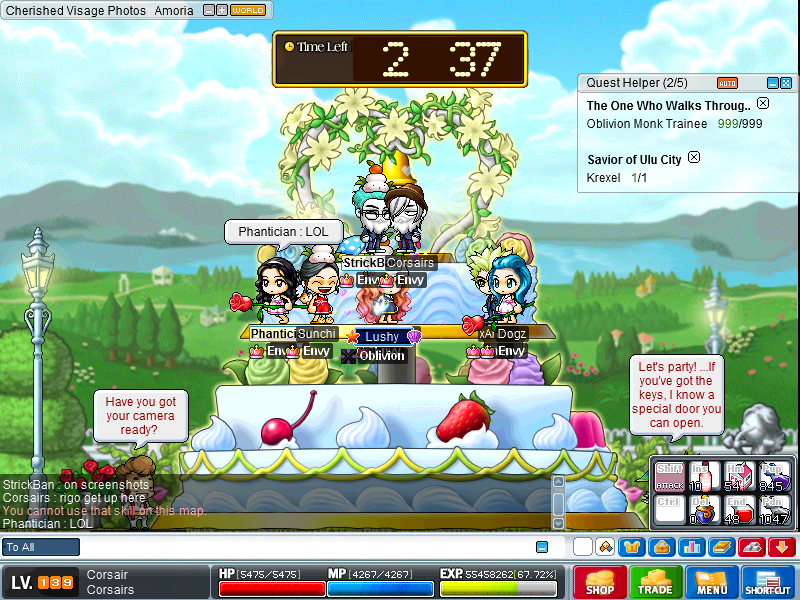Open the inventory bag icon
Viewport: 800px width, 600px height.
(660, 547)
